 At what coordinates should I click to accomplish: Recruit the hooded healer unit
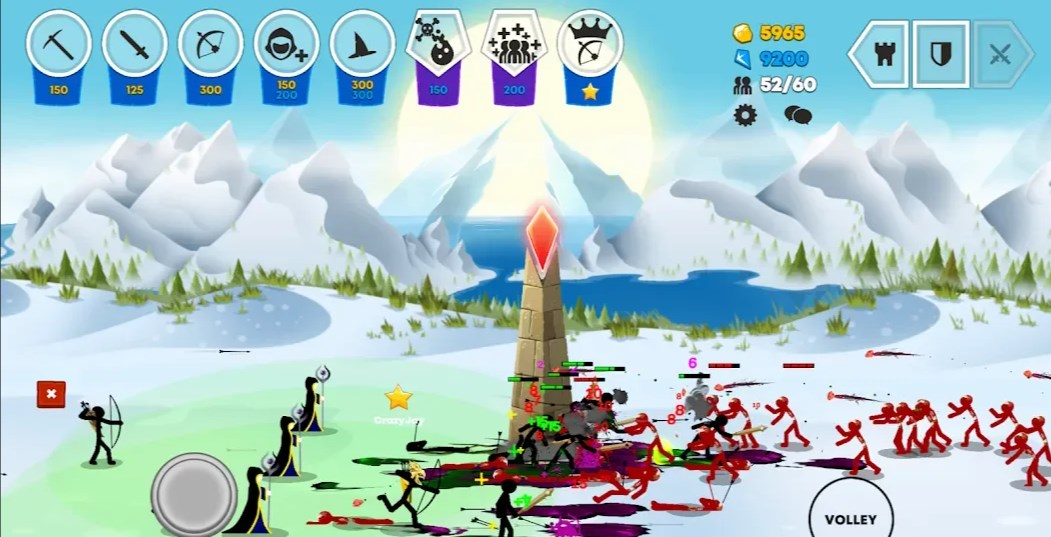(287, 44)
